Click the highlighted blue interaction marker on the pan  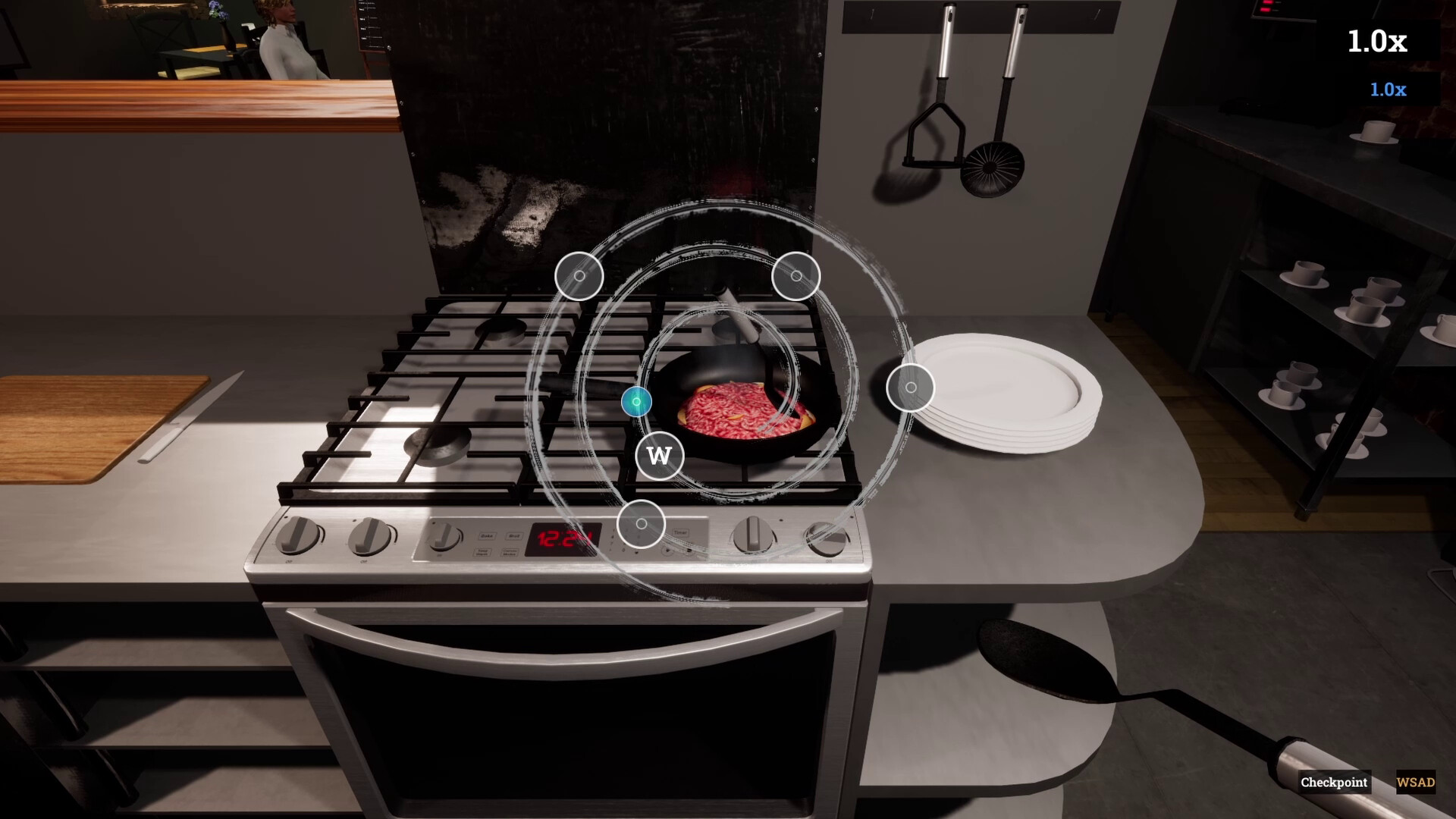[635, 402]
